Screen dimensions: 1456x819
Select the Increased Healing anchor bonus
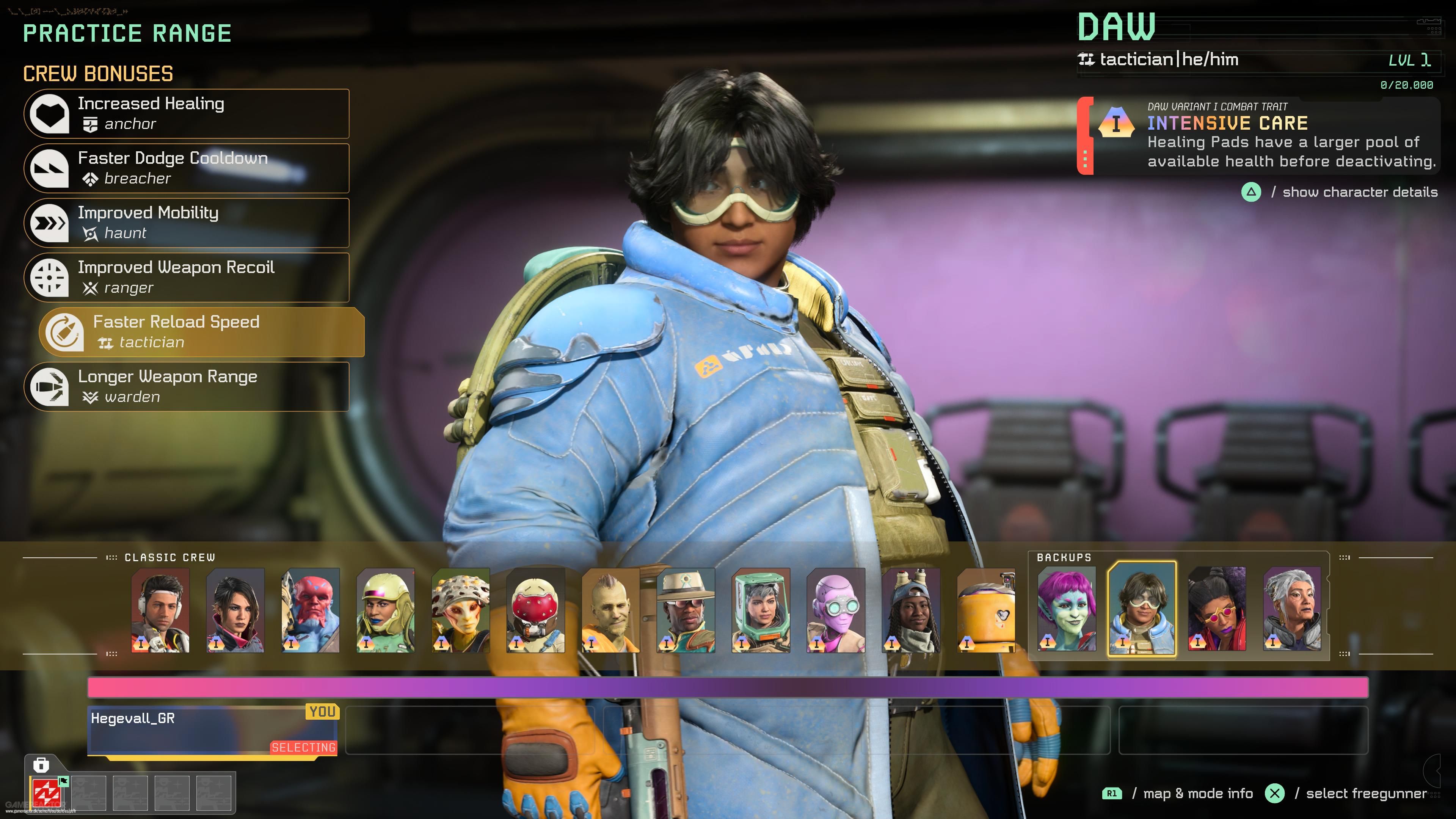click(x=187, y=114)
